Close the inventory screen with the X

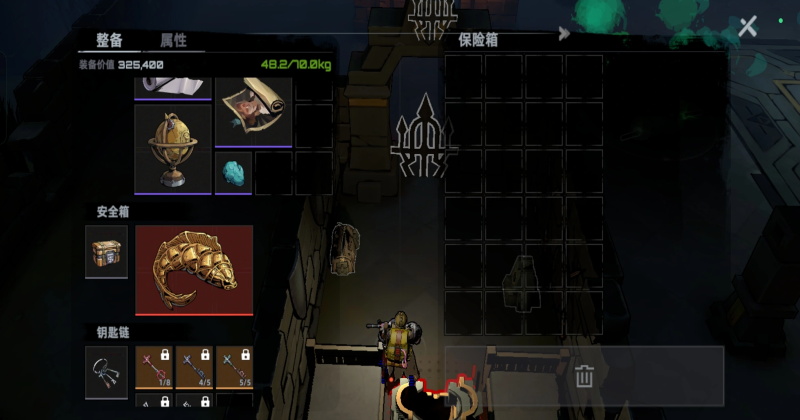pos(747,27)
